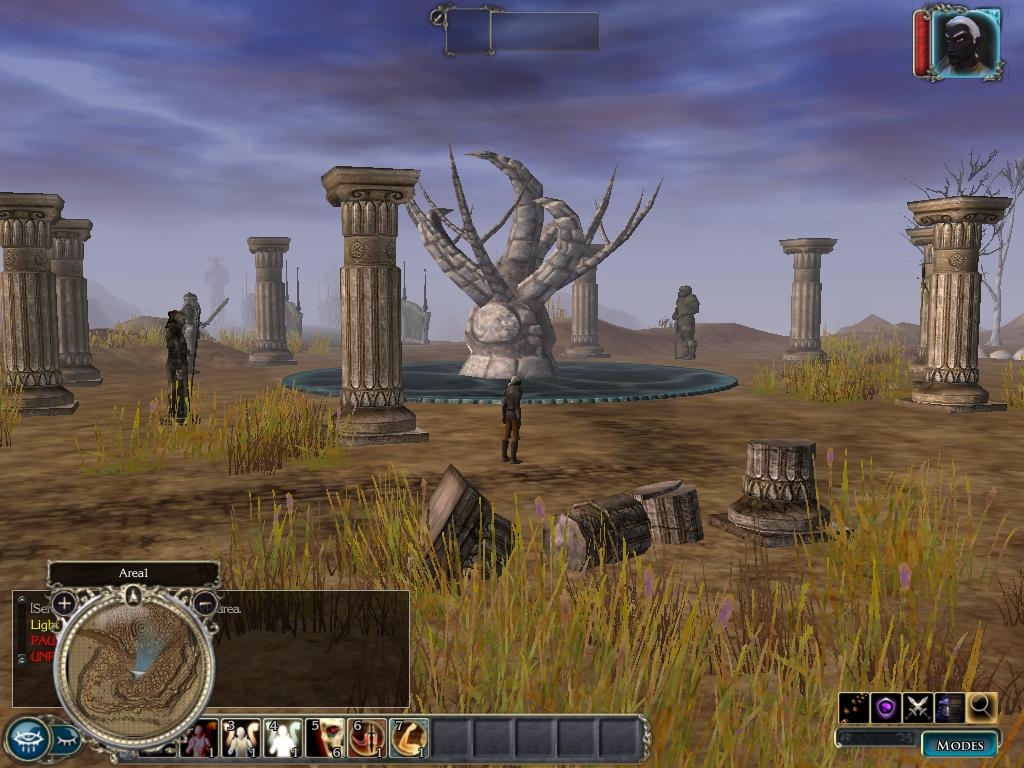Click the large open eye button
The width and height of the screenshot is (1024, 768).
tap(27, 739)
